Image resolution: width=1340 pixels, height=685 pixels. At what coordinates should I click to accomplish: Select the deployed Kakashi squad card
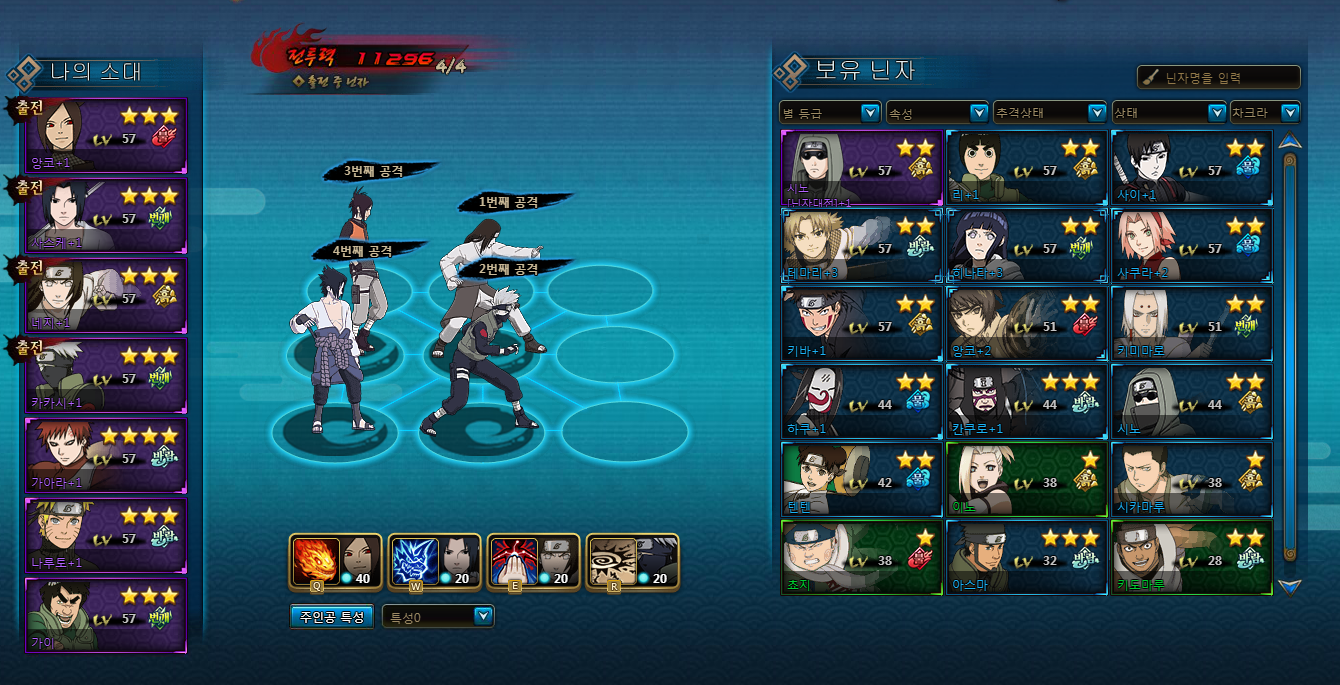pos(106,375)
